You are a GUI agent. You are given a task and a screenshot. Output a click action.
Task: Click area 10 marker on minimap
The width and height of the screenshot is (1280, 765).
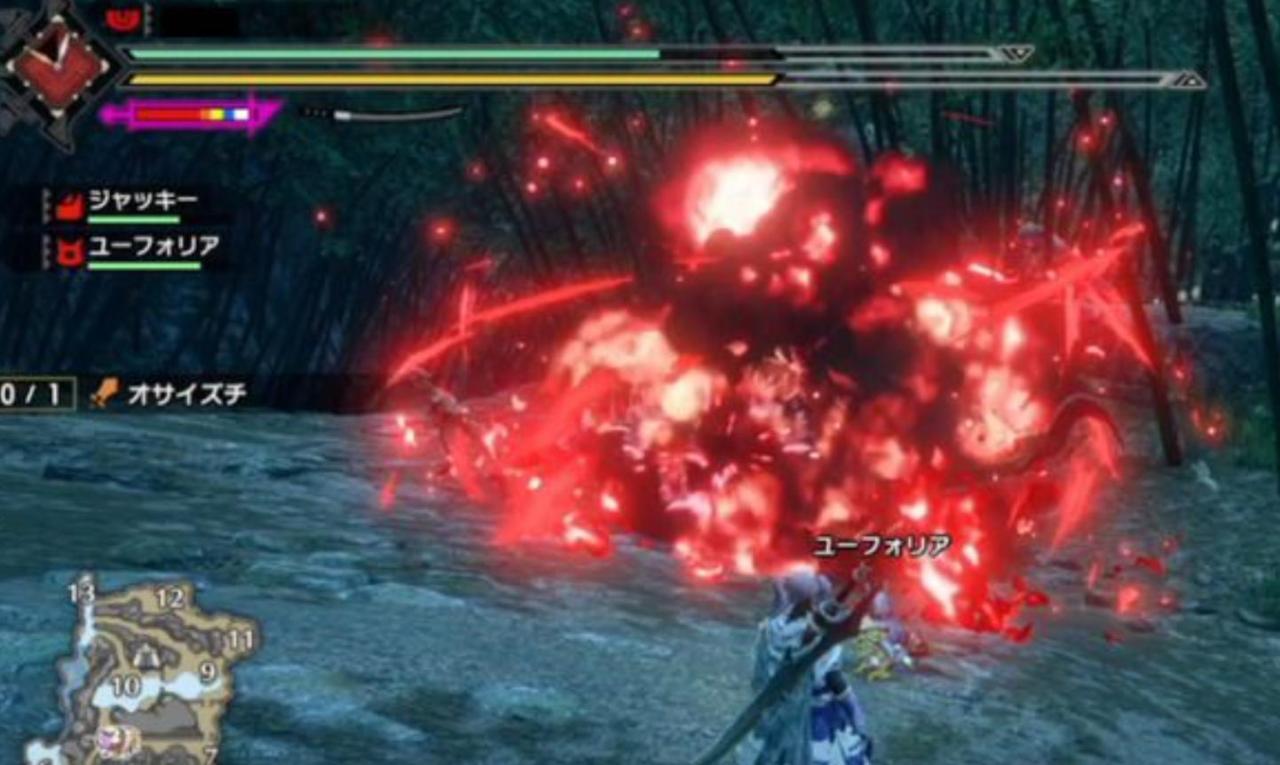(125, 686)
